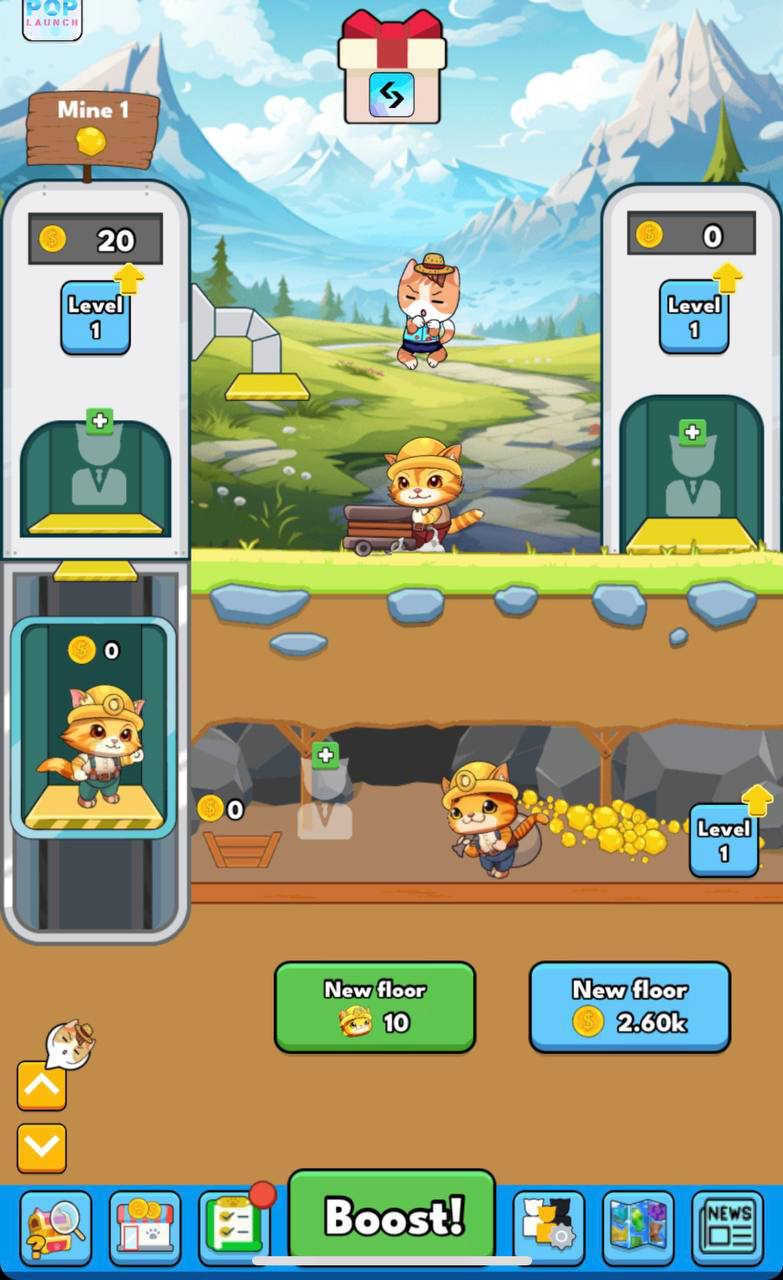783x1280 pixels.
Task: Select the Mine 1 wooden sign
Action: tap(93, 128)
